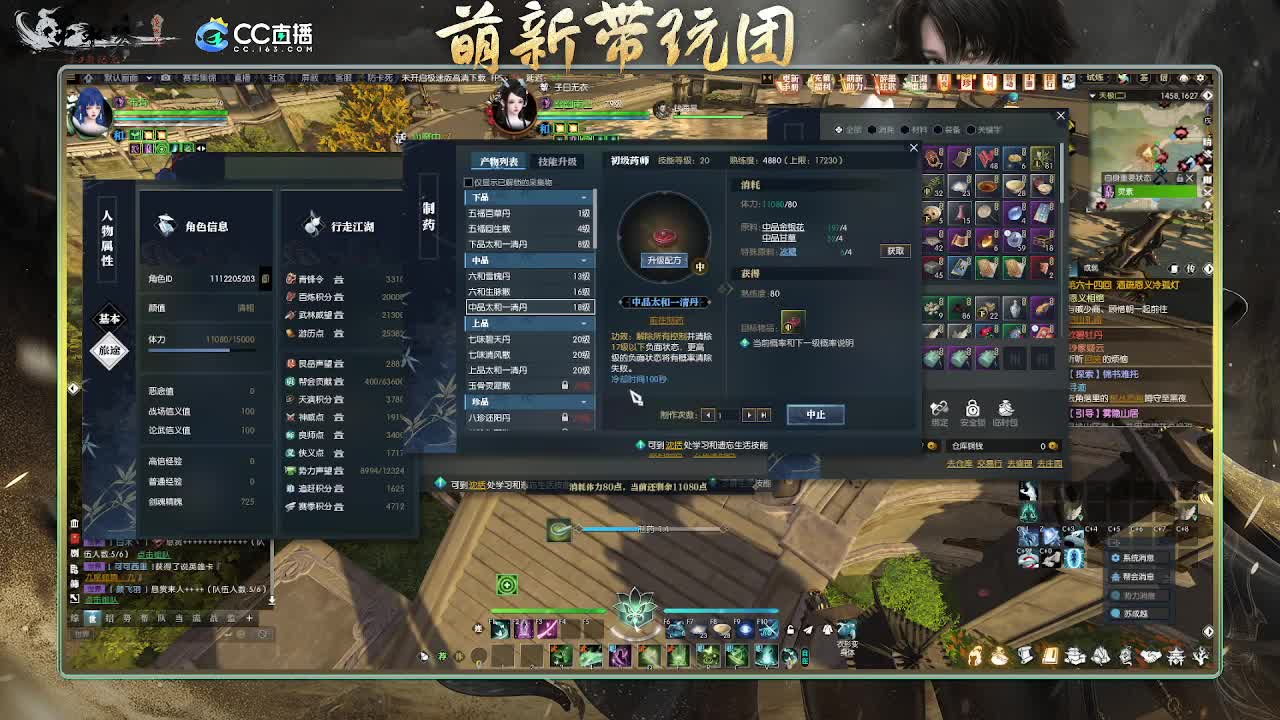Screen dimensions: 1280x720
Task: Click the 中止 button to stop crafting
Action: point(815,415)
